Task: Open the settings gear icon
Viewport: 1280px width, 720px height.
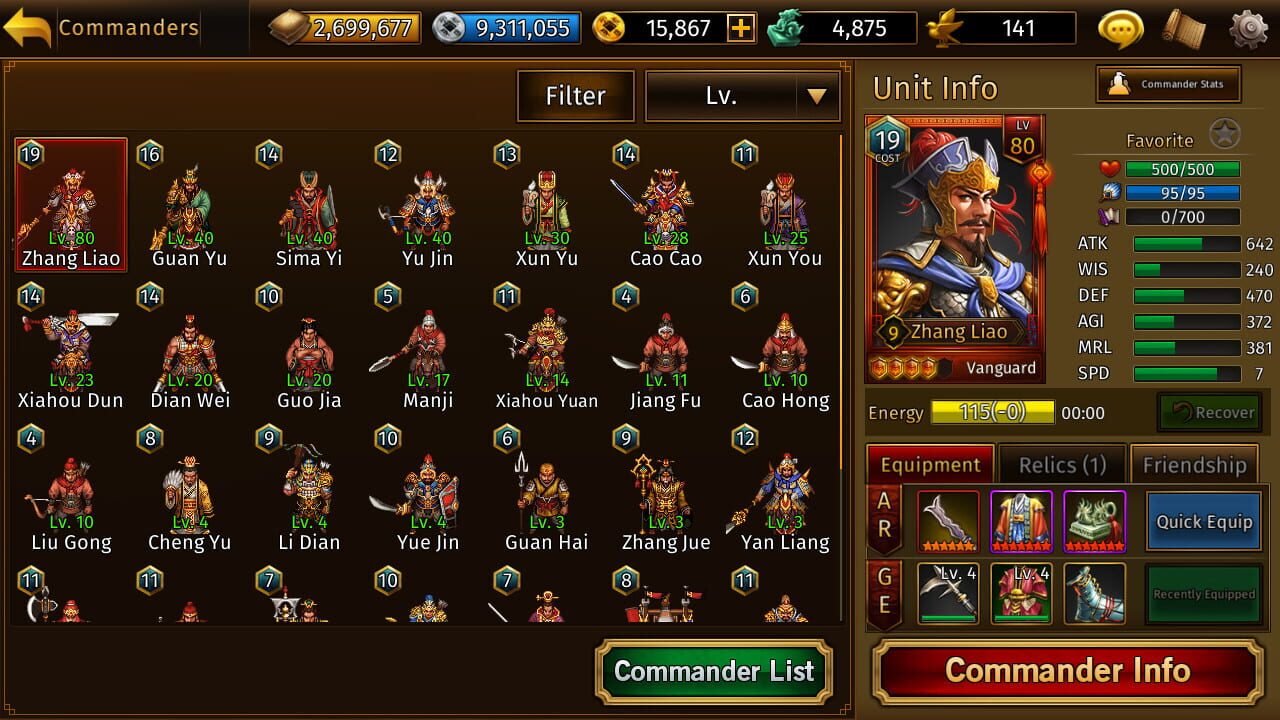Action: click(1246, 28)
